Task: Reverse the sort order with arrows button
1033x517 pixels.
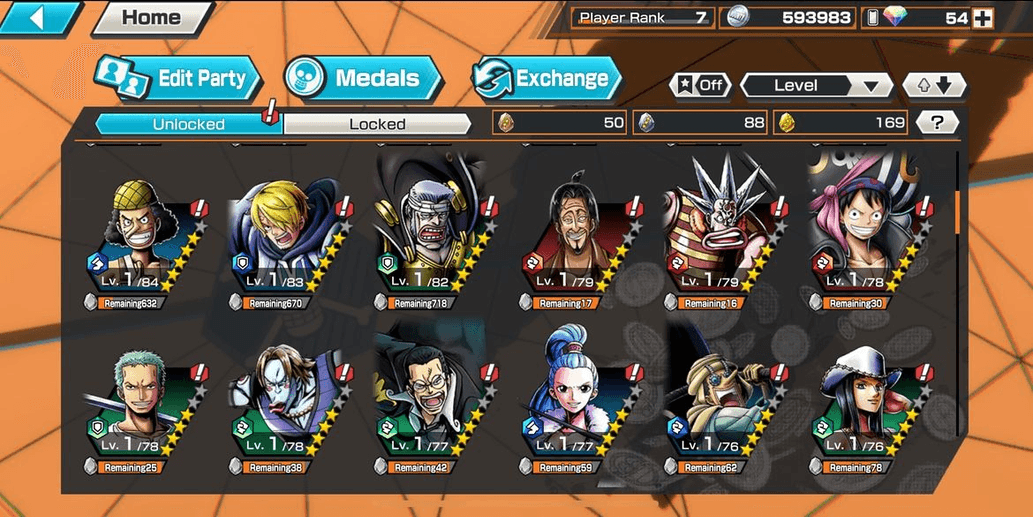Action: point(934,85)
